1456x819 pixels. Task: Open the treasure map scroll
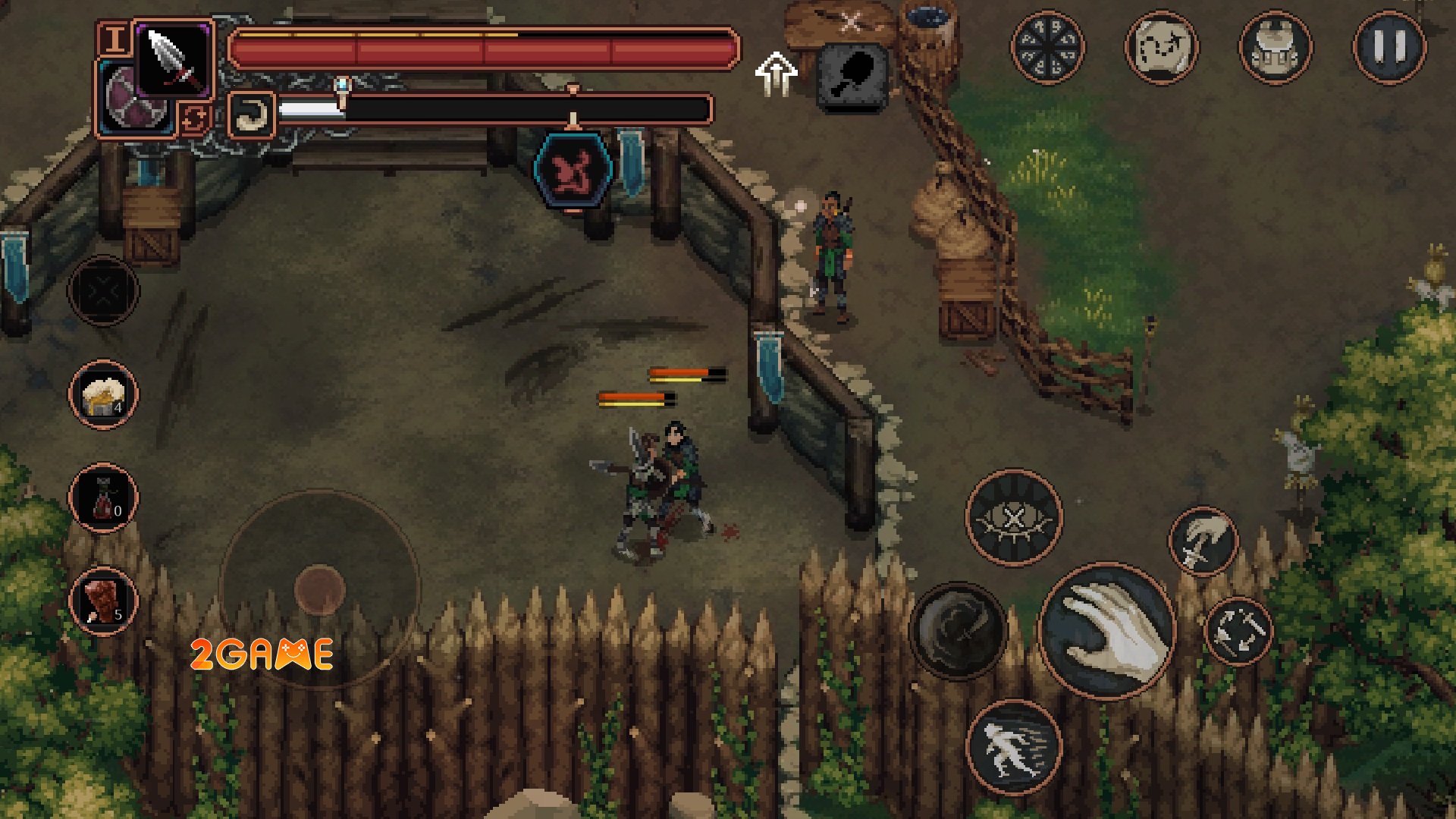1161,47
